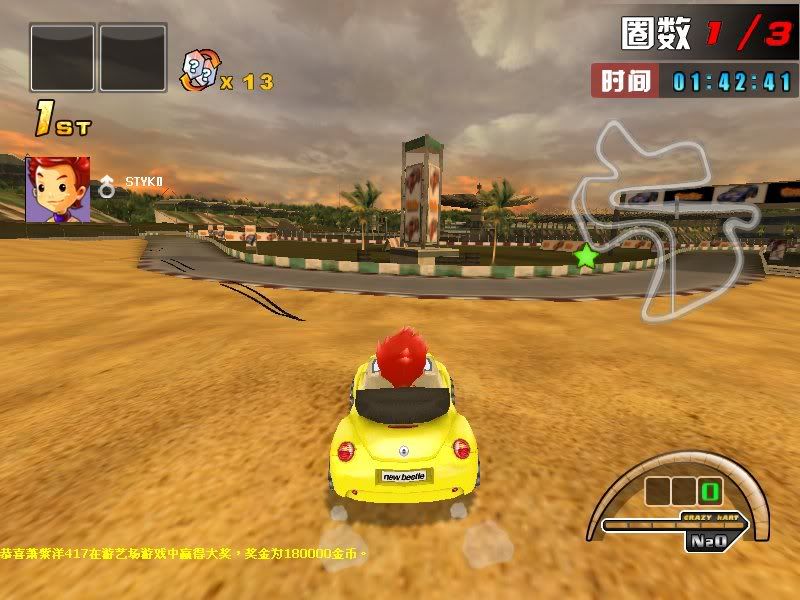Select the green star marker on minimap
Viewport: 800px width, 600px height.
(586, 257)
